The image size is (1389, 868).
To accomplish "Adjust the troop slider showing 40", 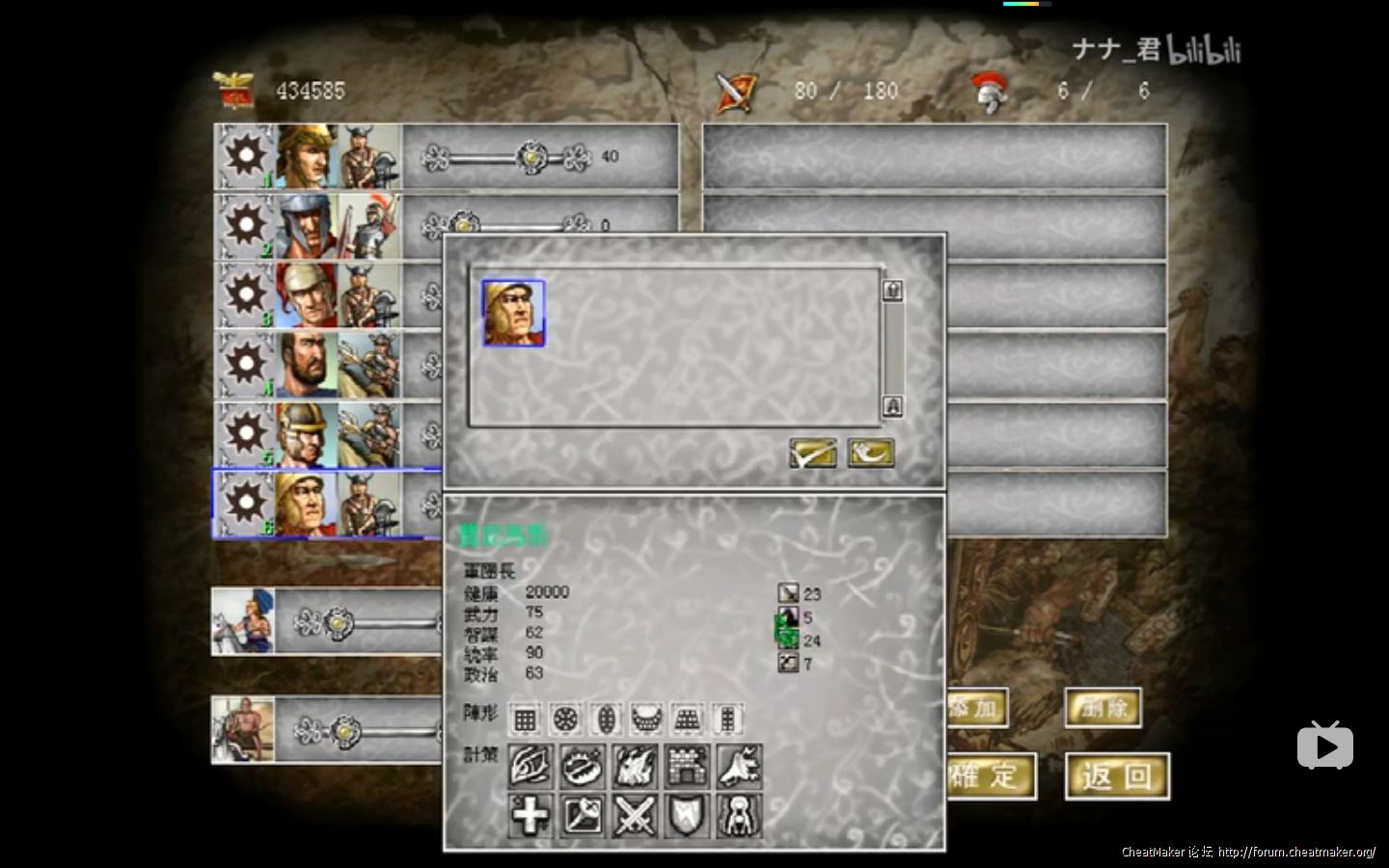I will coord(531,156).
